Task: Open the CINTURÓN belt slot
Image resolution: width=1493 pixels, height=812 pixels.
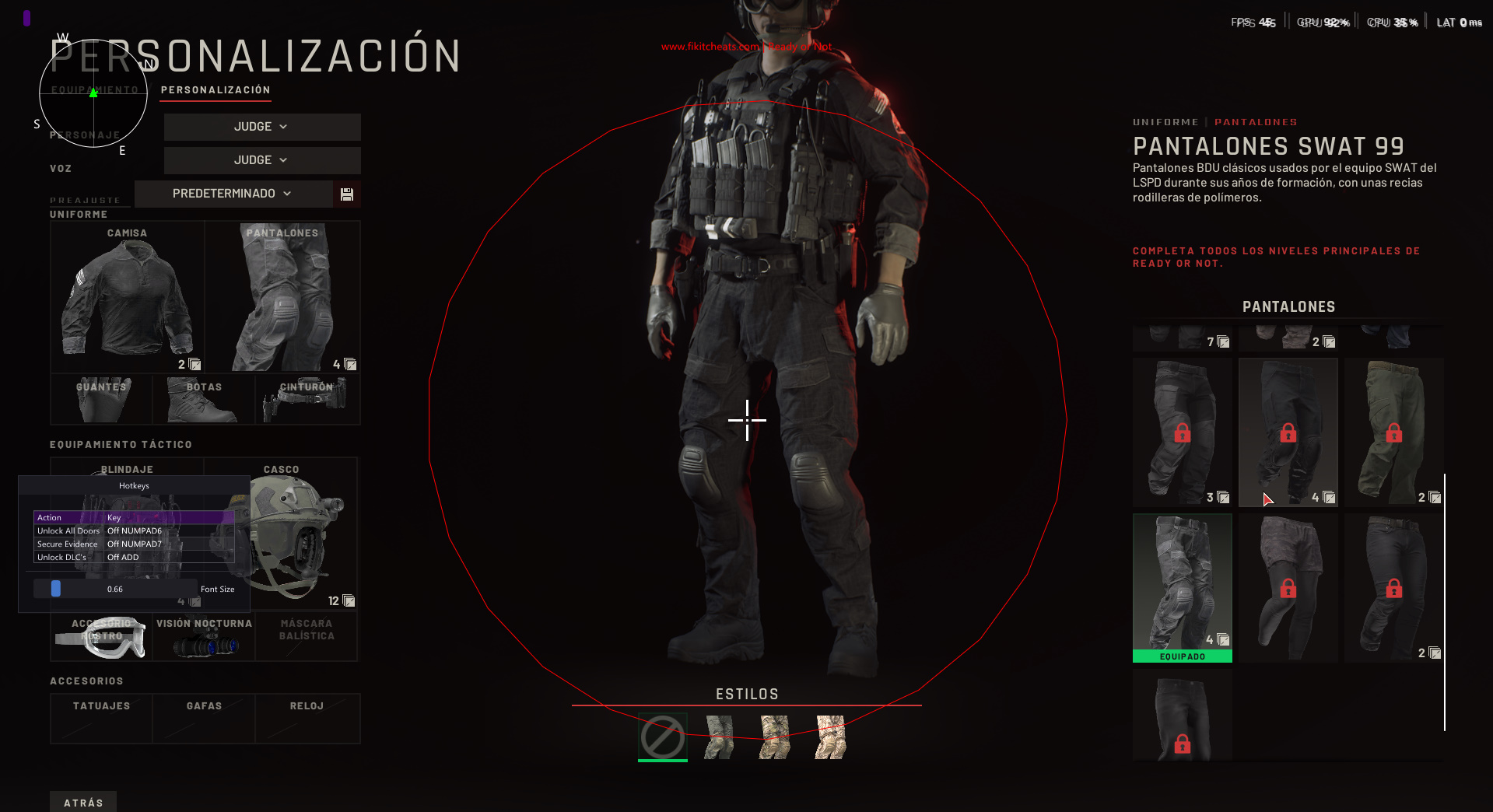Action: coord(307,400)
